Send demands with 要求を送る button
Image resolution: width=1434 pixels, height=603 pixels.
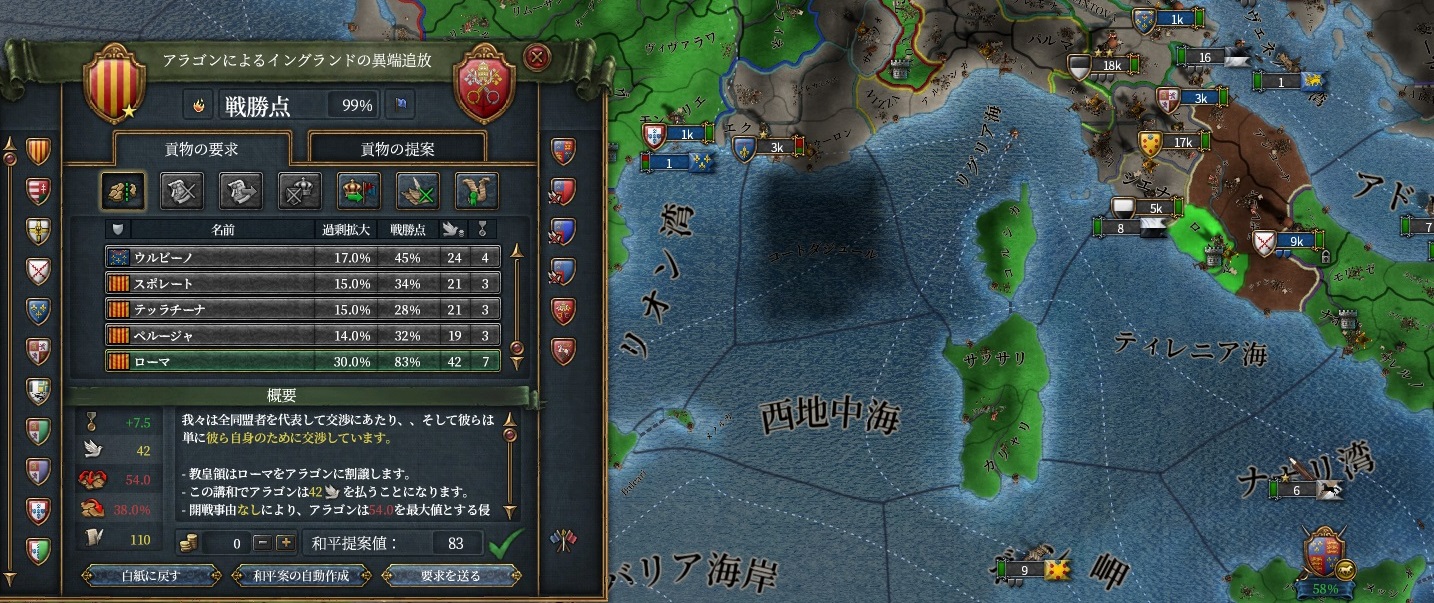pos(451,576)
